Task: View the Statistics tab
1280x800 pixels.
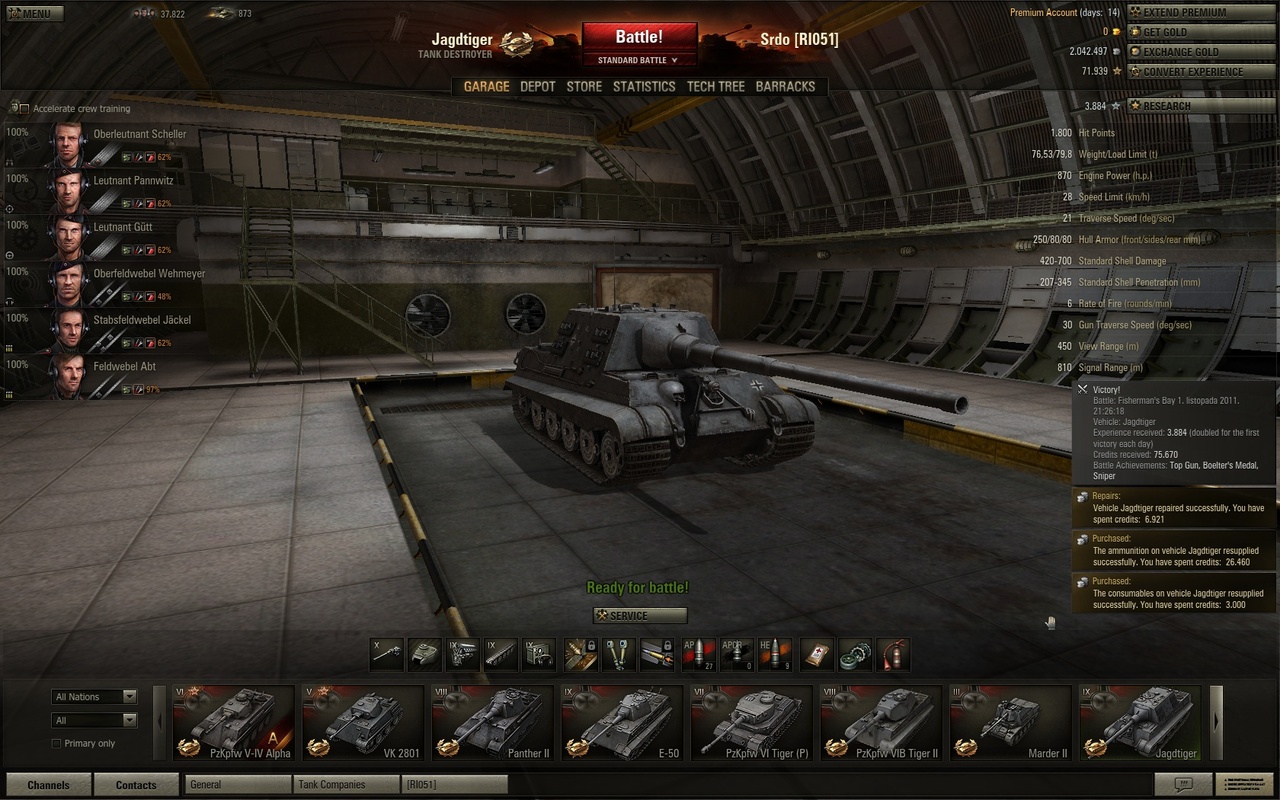Action: coord(644,87)
